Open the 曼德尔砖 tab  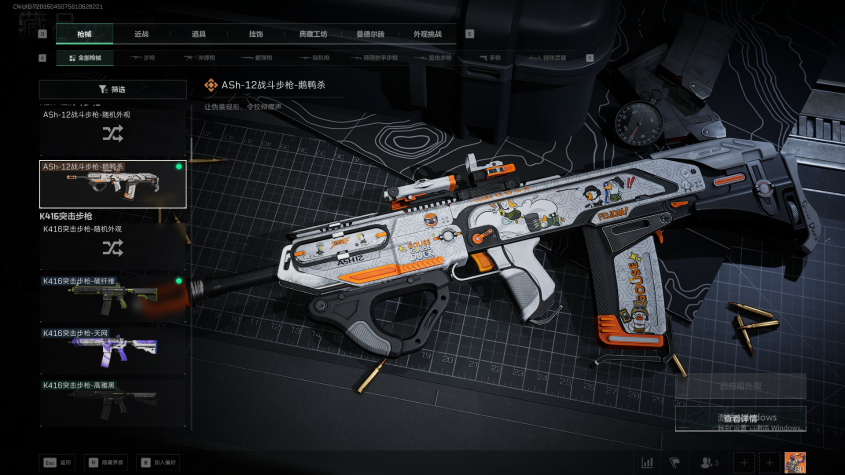pos(370,34)
